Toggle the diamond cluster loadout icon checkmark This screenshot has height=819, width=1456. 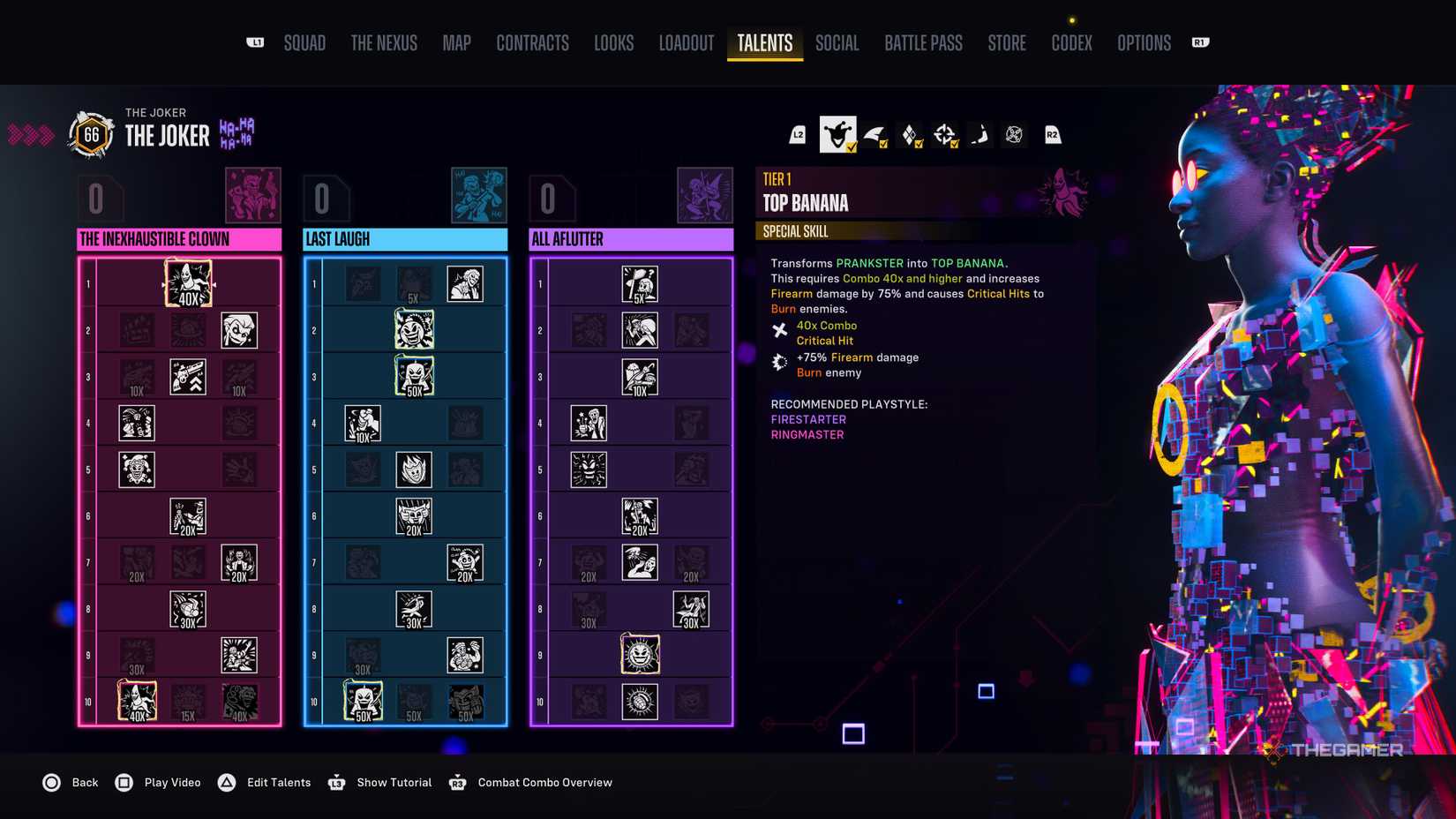point(909,134)
